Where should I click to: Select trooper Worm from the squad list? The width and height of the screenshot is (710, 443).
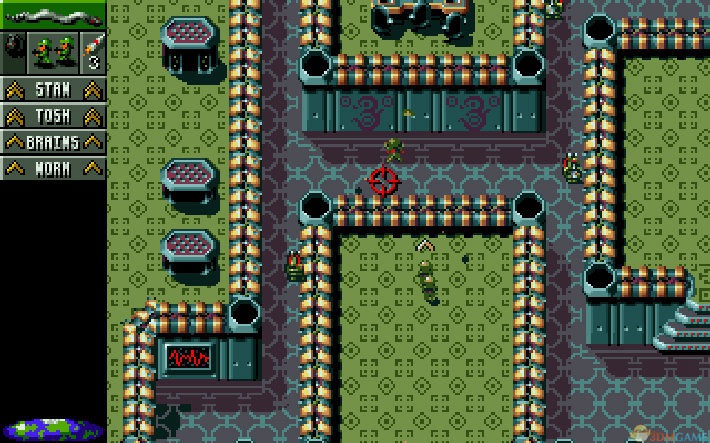pyautogui.click(x=52, y=168)
